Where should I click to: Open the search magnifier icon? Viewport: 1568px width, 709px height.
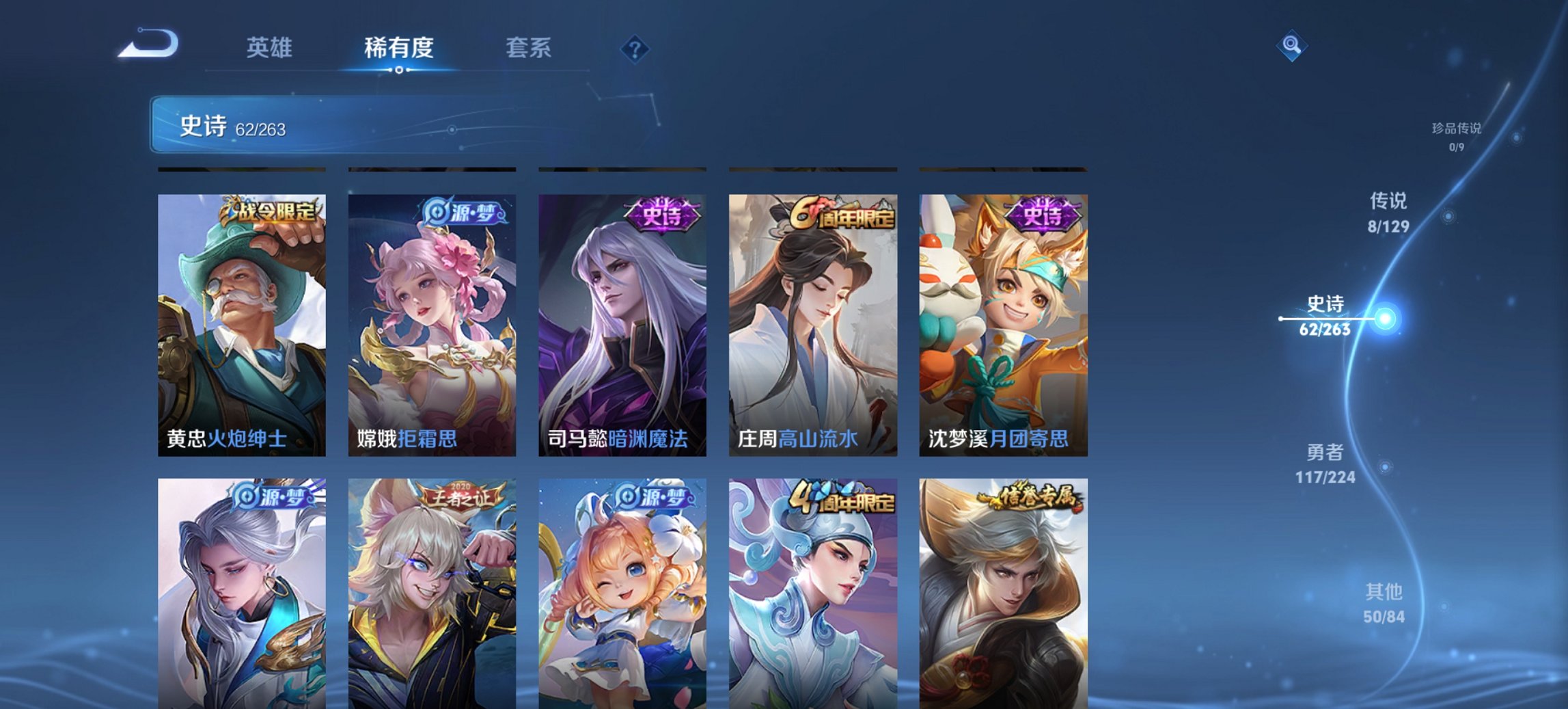pos(1291,44)
